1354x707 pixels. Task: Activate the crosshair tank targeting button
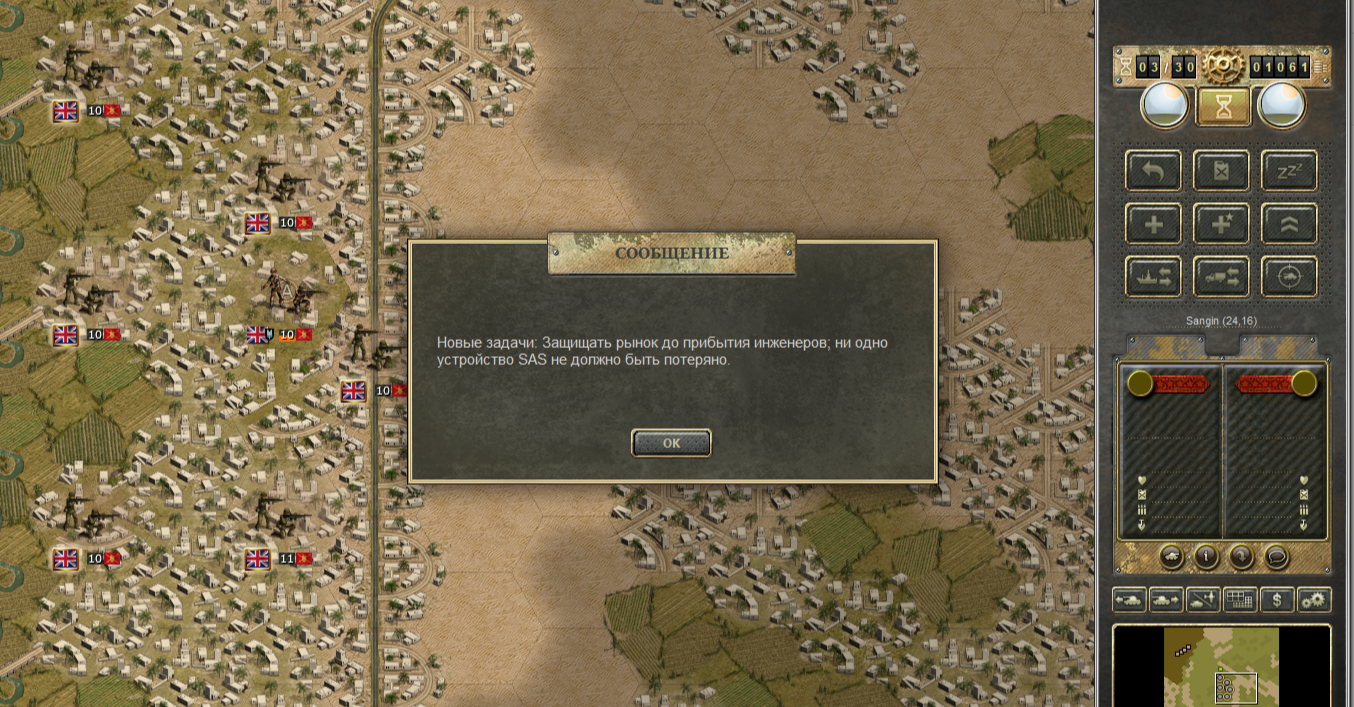pyautogui.click(x=1288, y=277)
